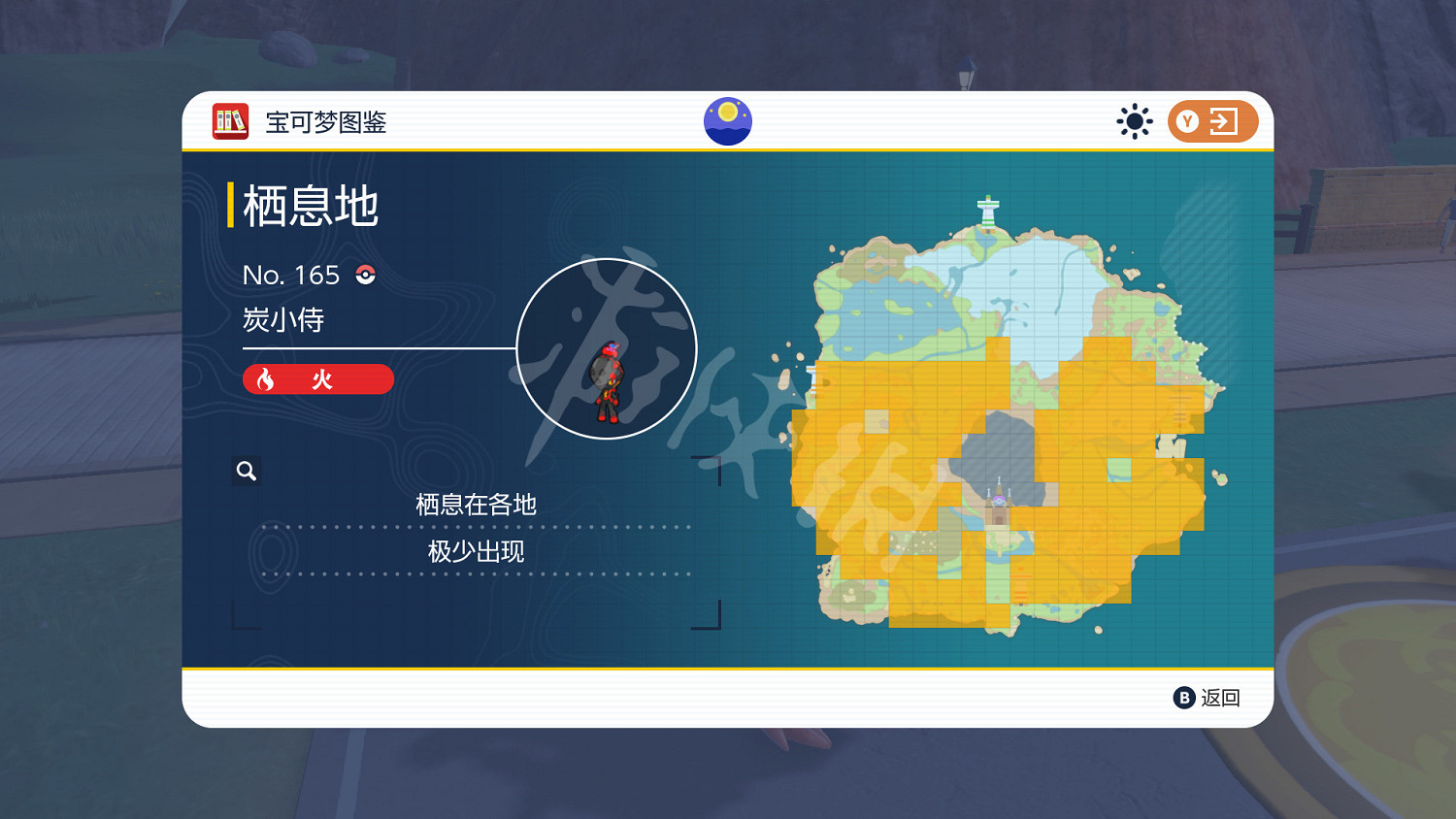Click the Y circle badge in the orange button
The height and width of the screenshot is (819, 1456).
coord(1186,120)
